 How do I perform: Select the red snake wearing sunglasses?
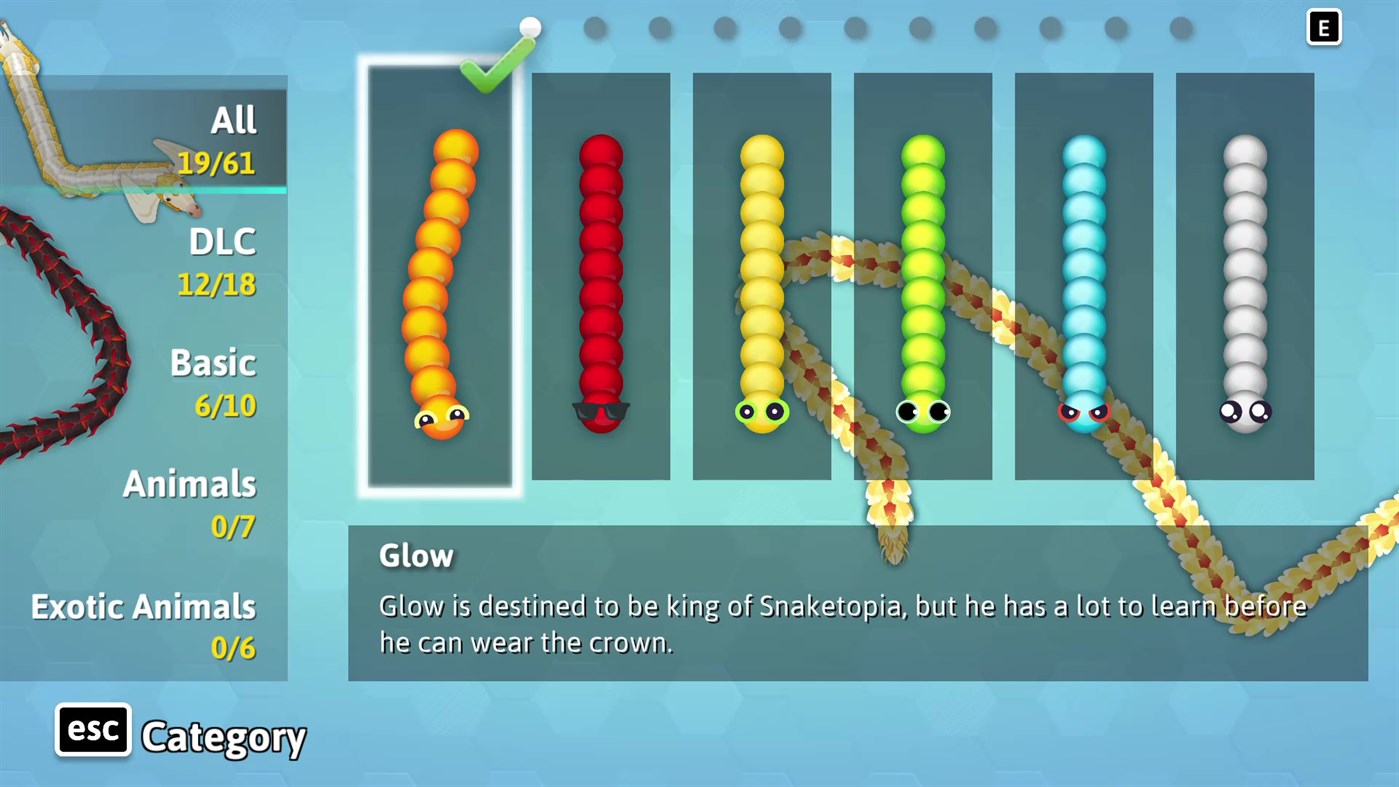[600, 280]
